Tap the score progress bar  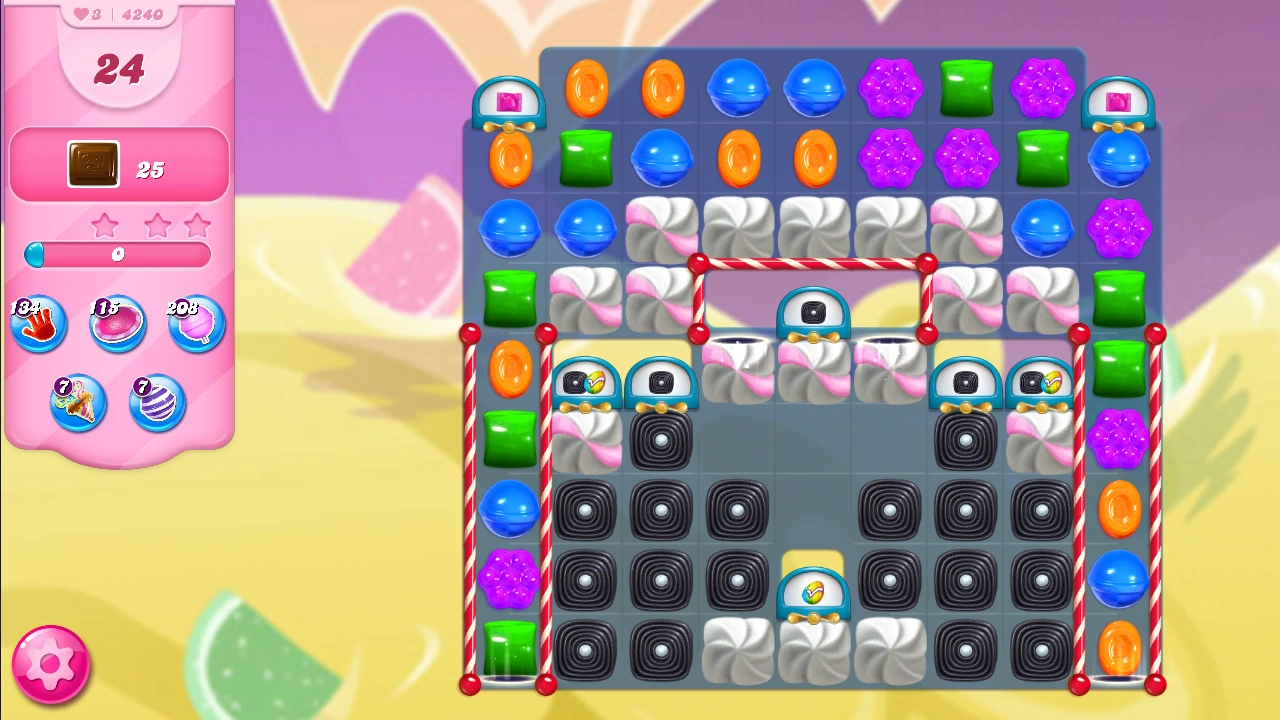[x=117, y=255]
